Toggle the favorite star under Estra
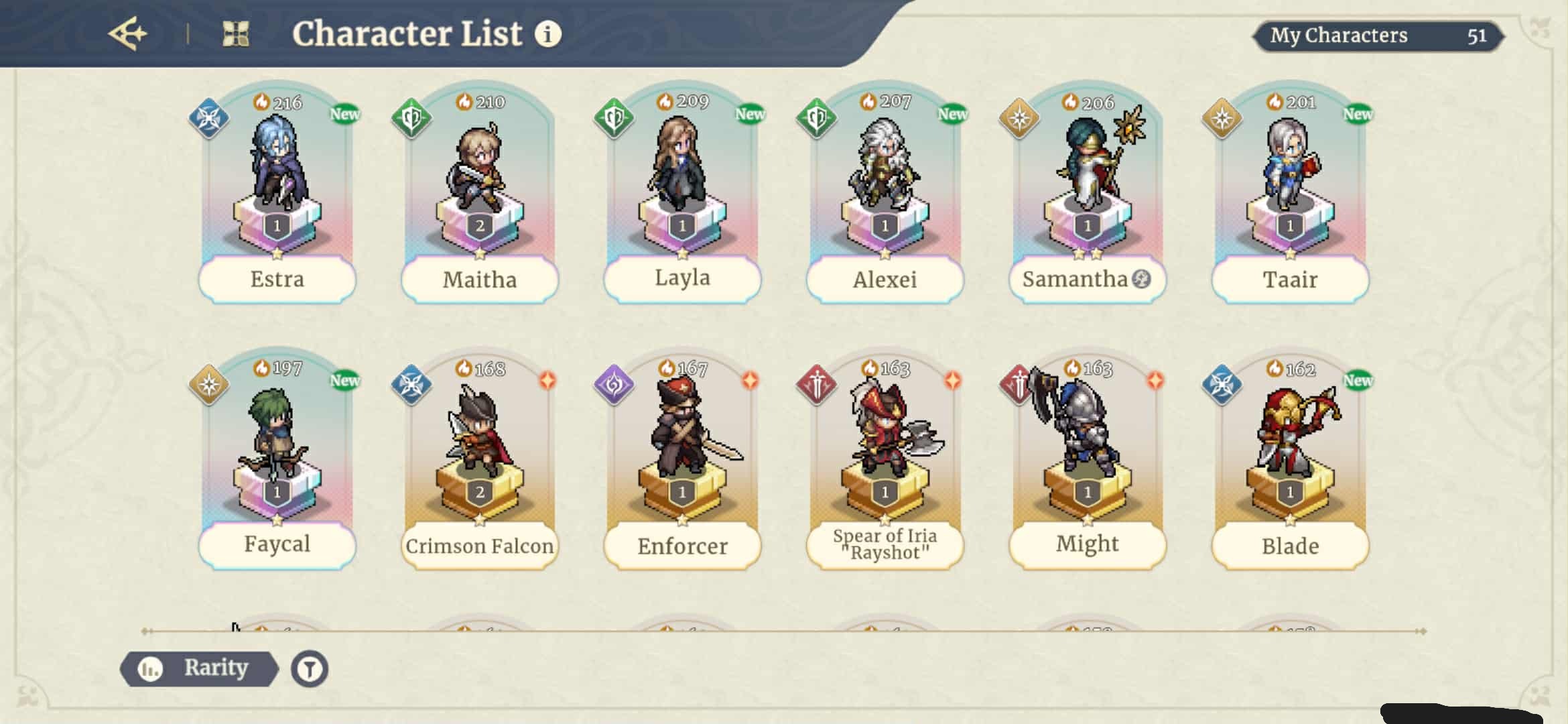 pyautogui.click(x=277, y=253)
